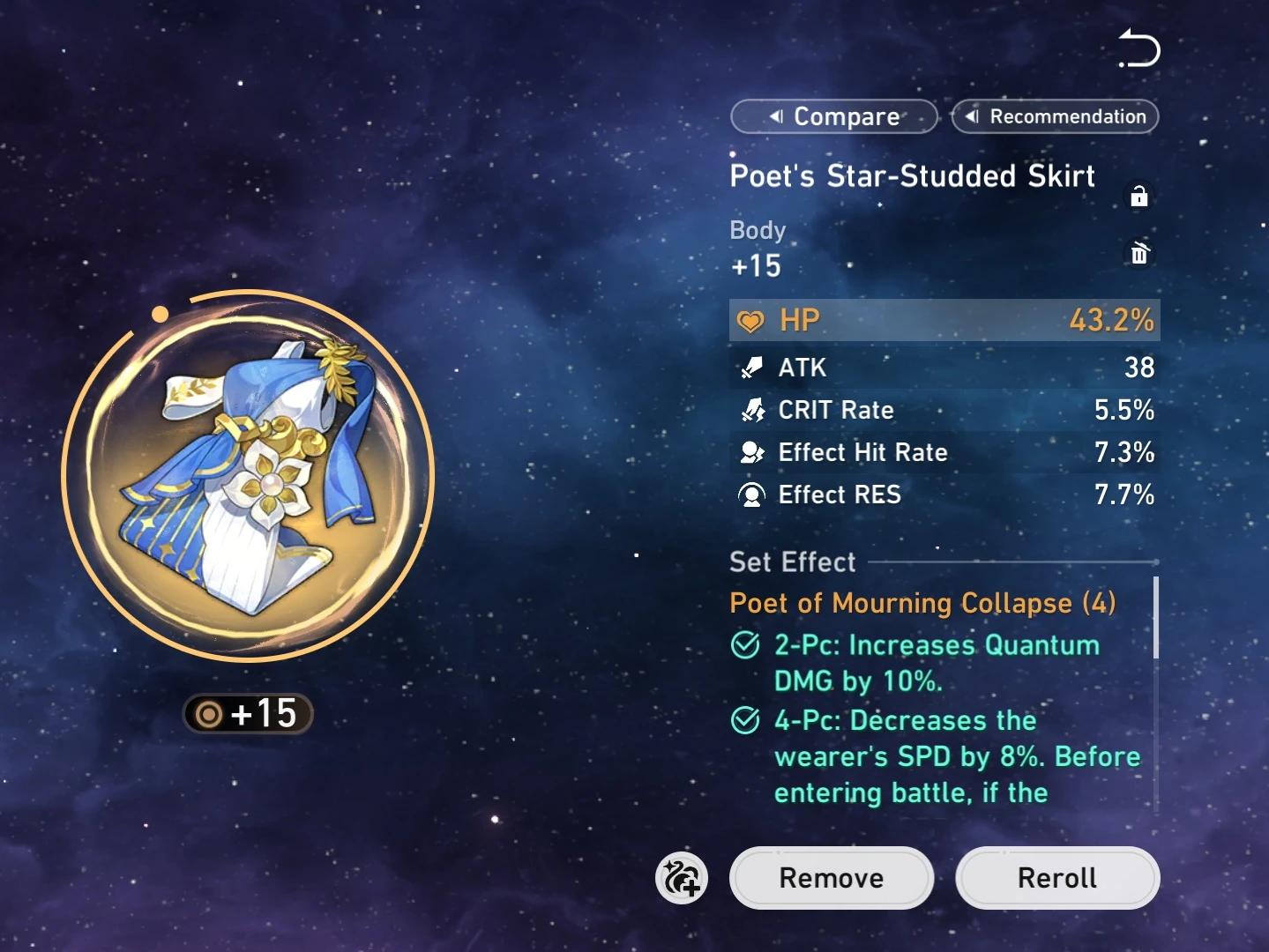Toggle the 2-Pc set effect checkmark
Viewport: 1269px width, 952px height.
tap(744, 645)
